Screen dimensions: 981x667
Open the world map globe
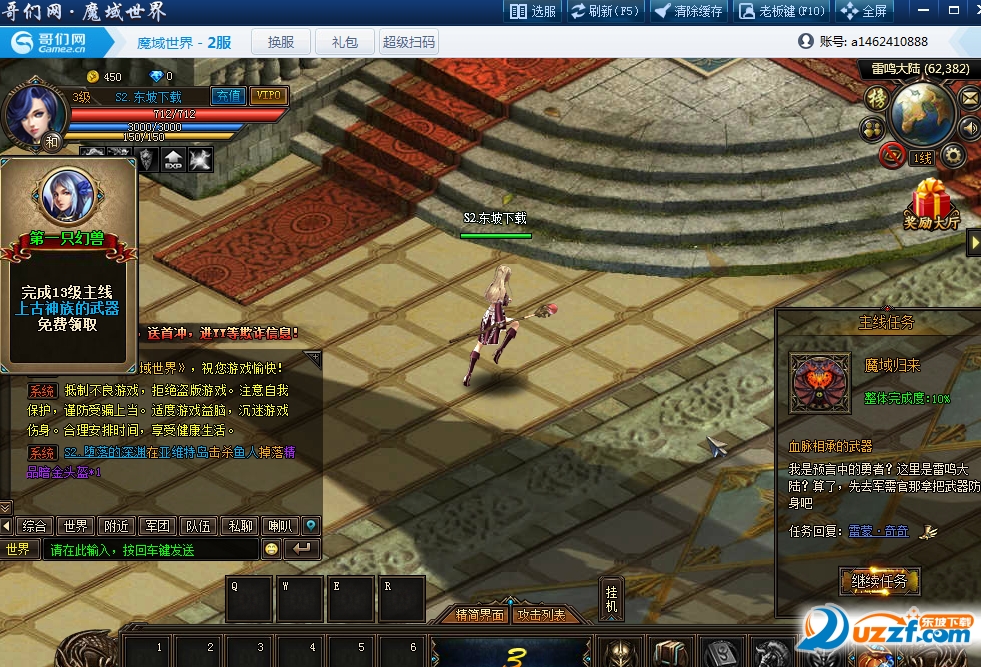pyautogui.click(x=922, y=111)
